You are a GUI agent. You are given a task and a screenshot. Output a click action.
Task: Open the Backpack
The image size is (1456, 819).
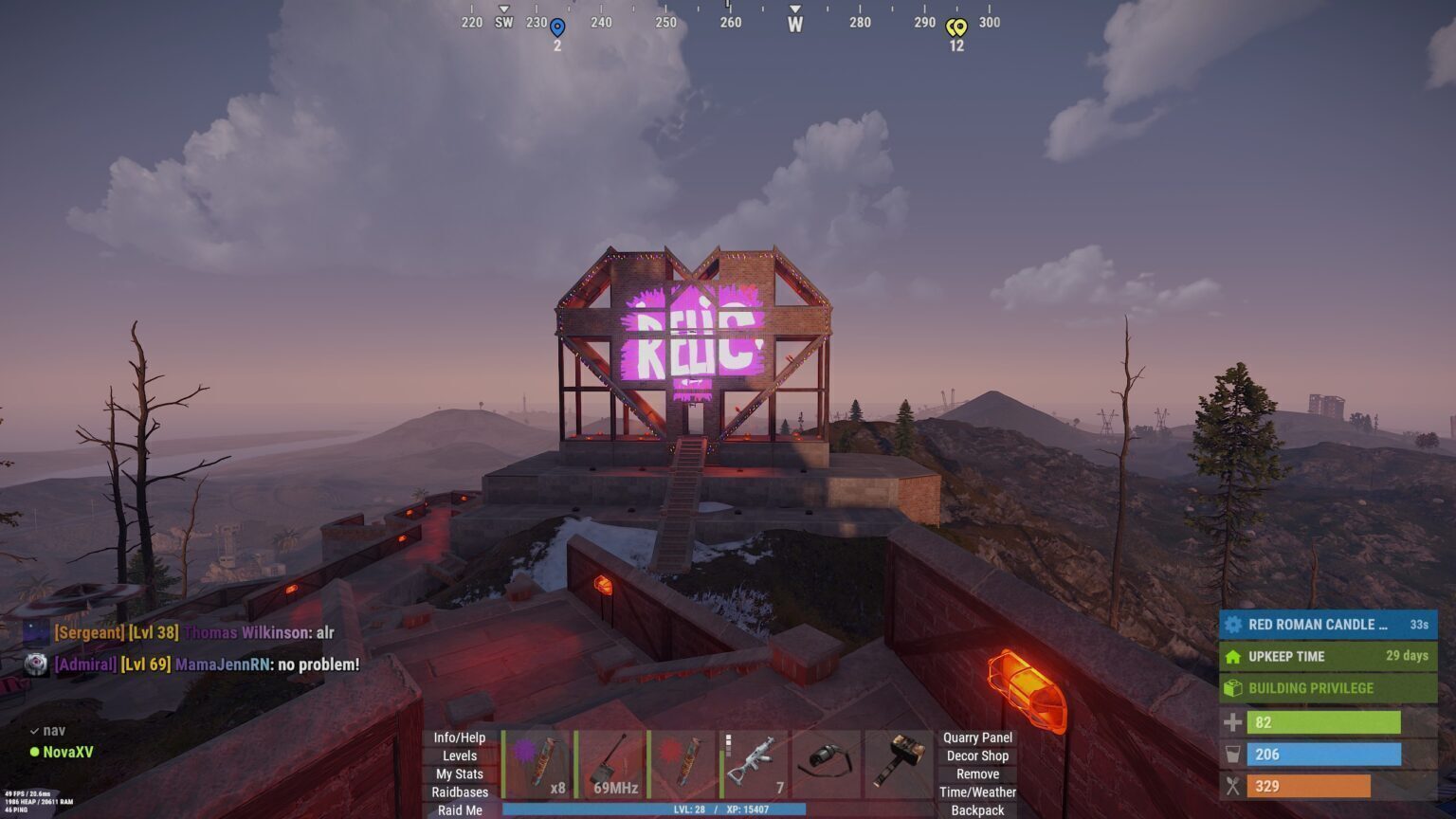pos(977,810)
